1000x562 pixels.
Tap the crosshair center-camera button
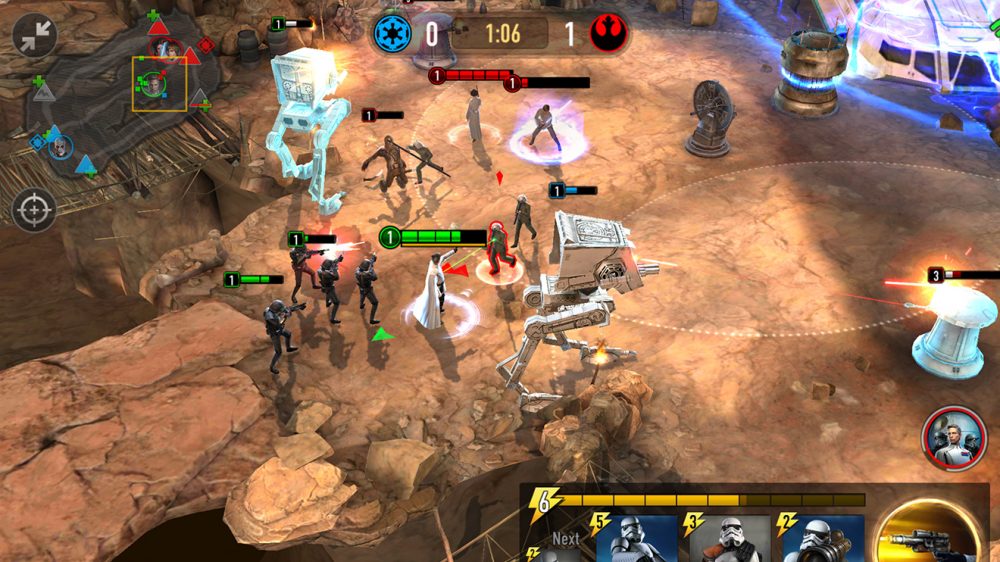coord(34,210)
